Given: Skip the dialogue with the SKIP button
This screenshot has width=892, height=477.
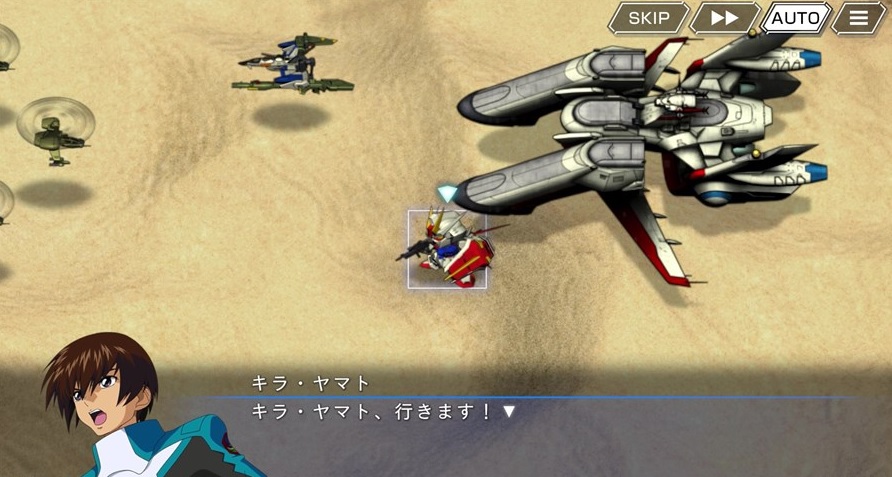Looking at the screenshot, I should [648, 18].
